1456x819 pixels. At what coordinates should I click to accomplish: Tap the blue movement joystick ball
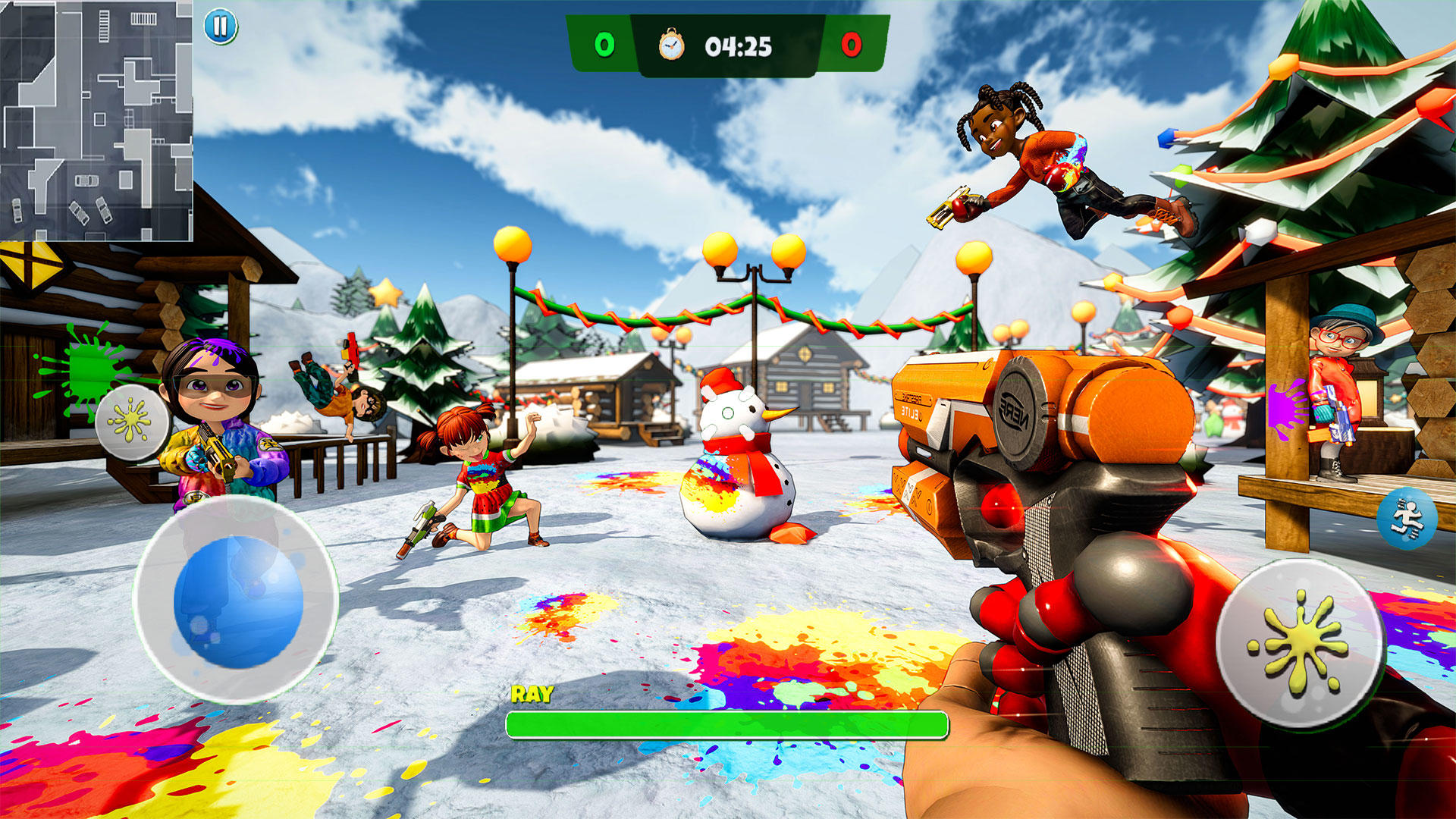pyautogui.click(x=238, y=601)
